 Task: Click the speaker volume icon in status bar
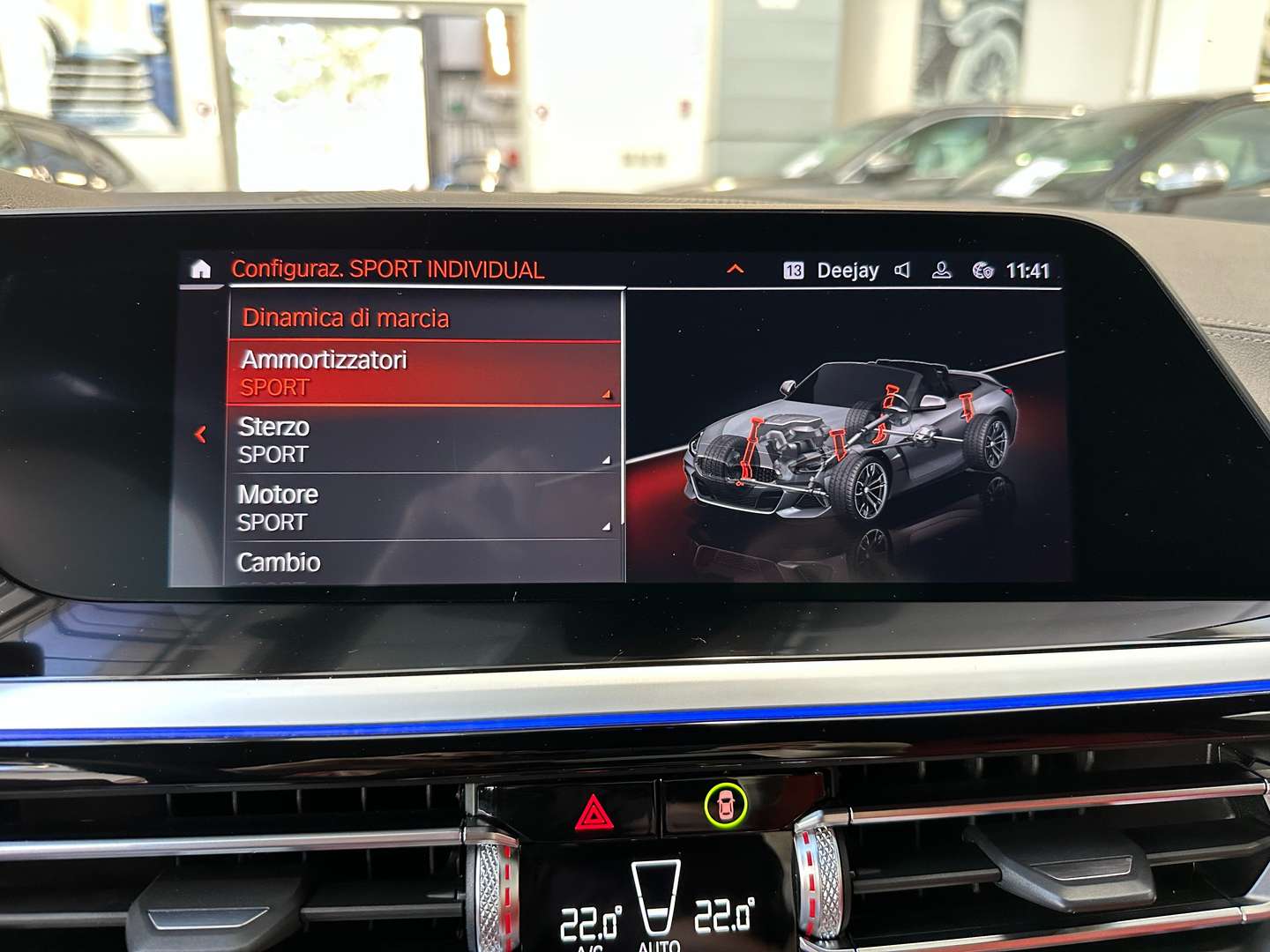[901, 270]
